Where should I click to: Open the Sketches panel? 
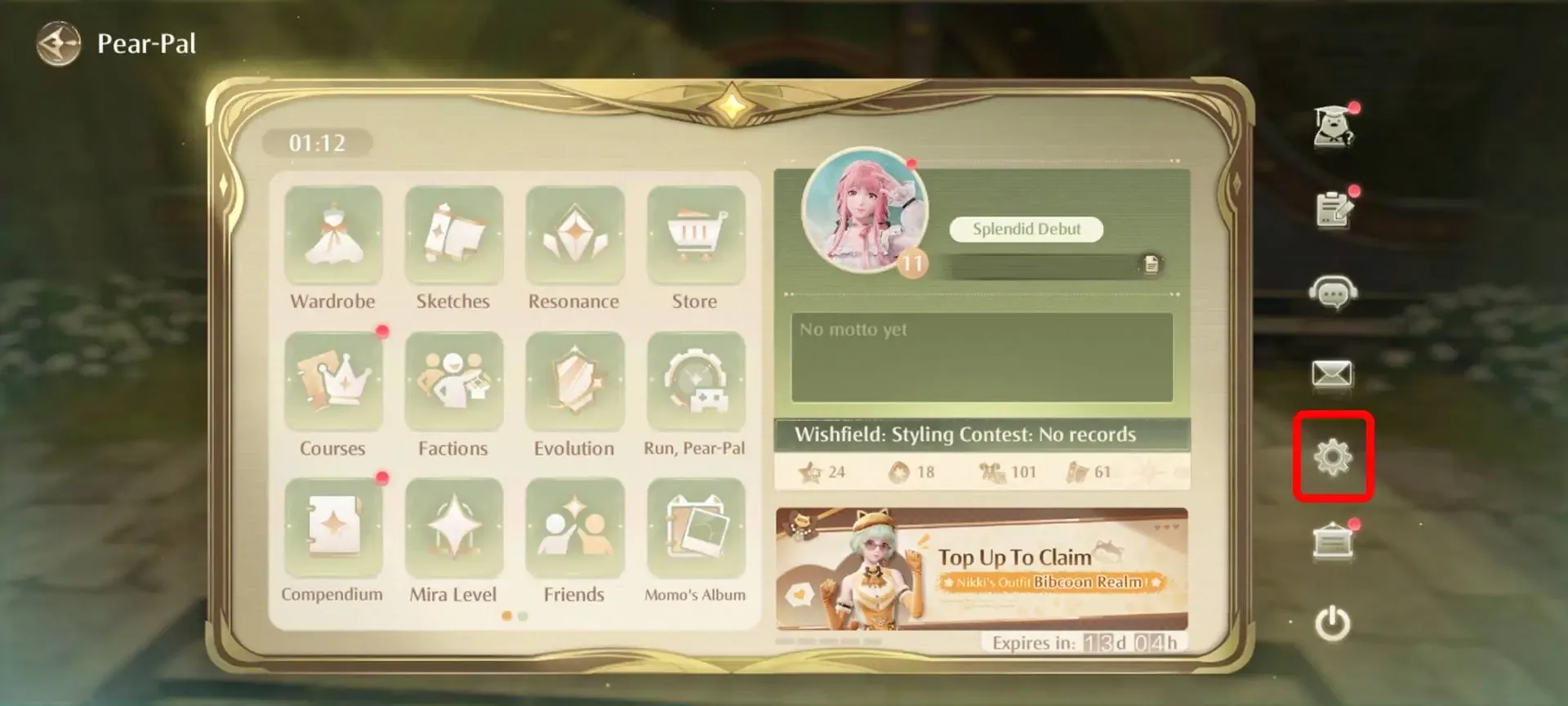coord(453,235)
